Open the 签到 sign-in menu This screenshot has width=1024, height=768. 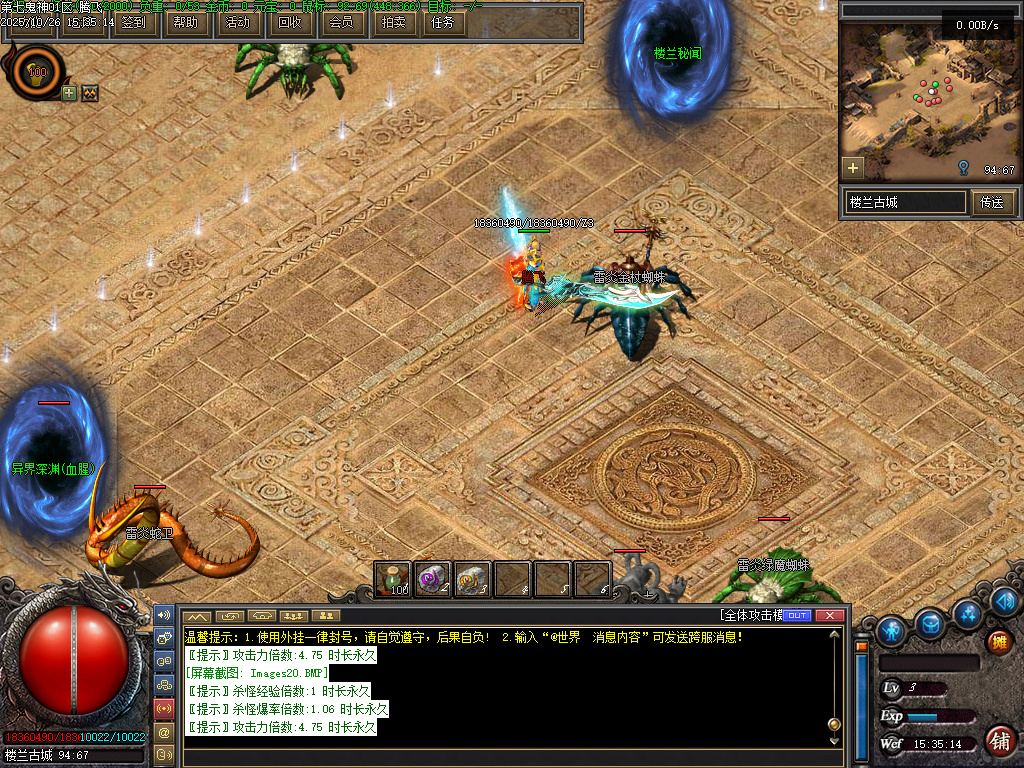coord(133,22)
